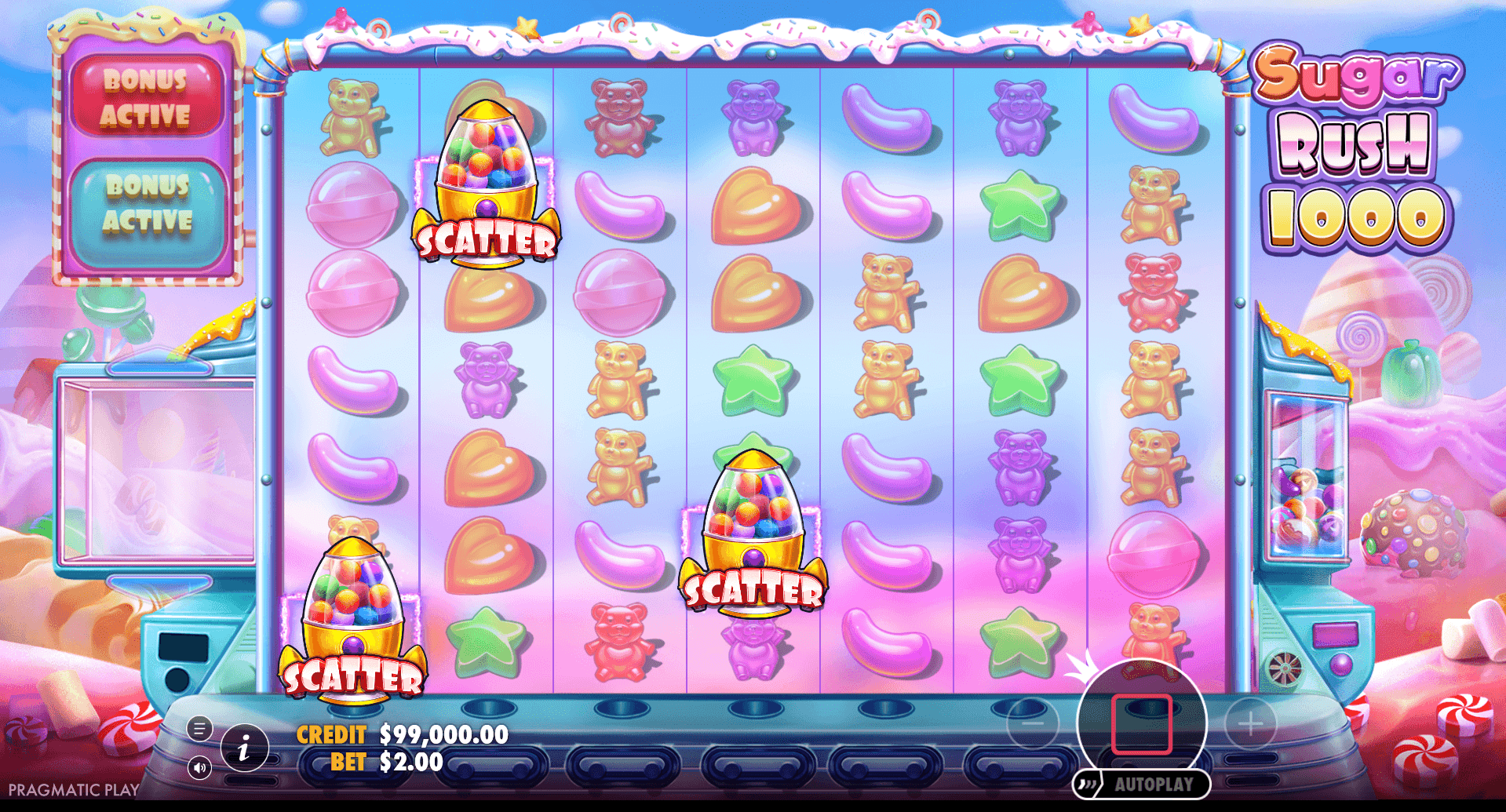Stop the spin with the red square button

click(1141, 724)
